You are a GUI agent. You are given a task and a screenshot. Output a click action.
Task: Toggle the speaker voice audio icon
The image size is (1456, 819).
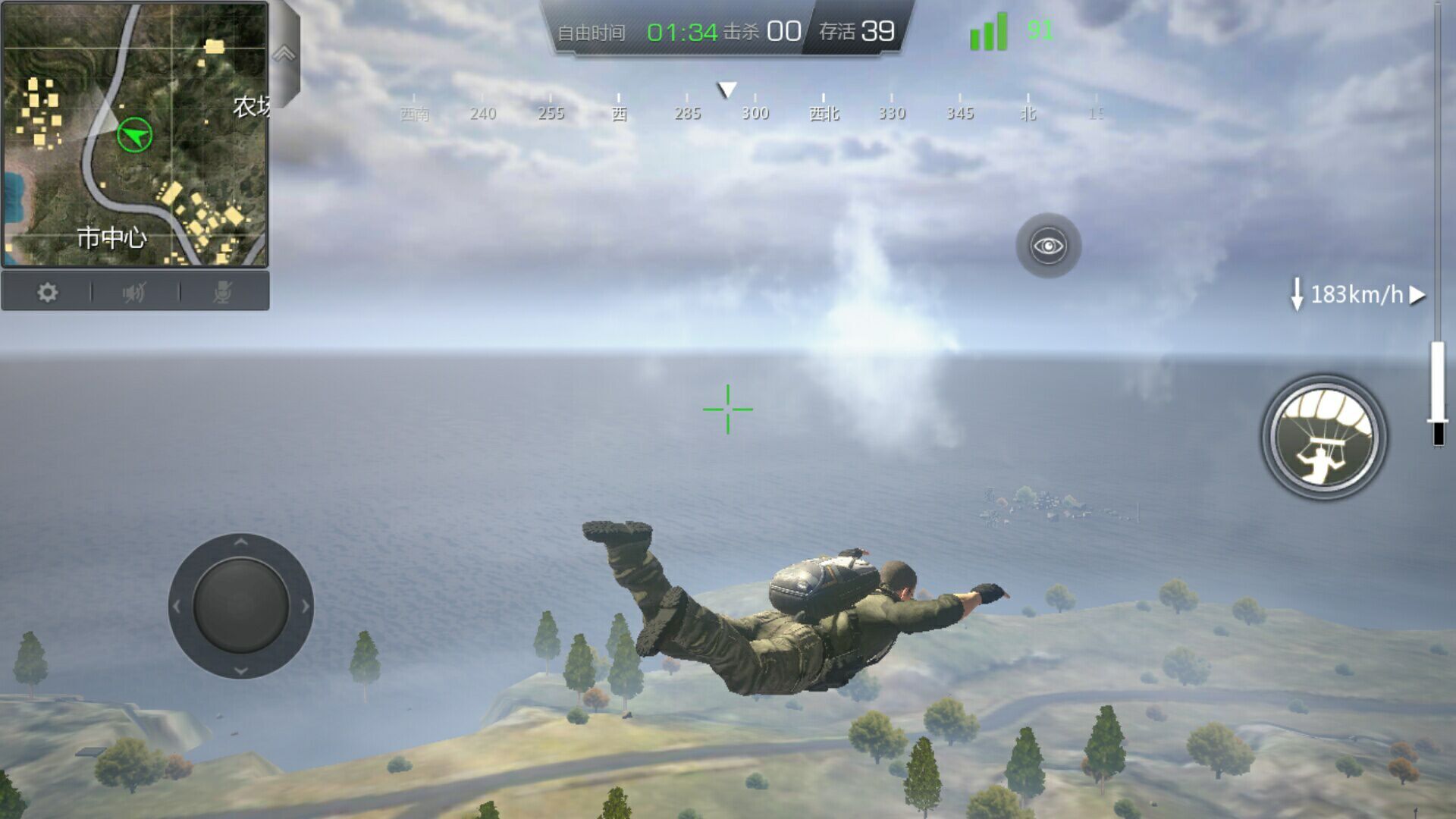[x=134, y=293]
